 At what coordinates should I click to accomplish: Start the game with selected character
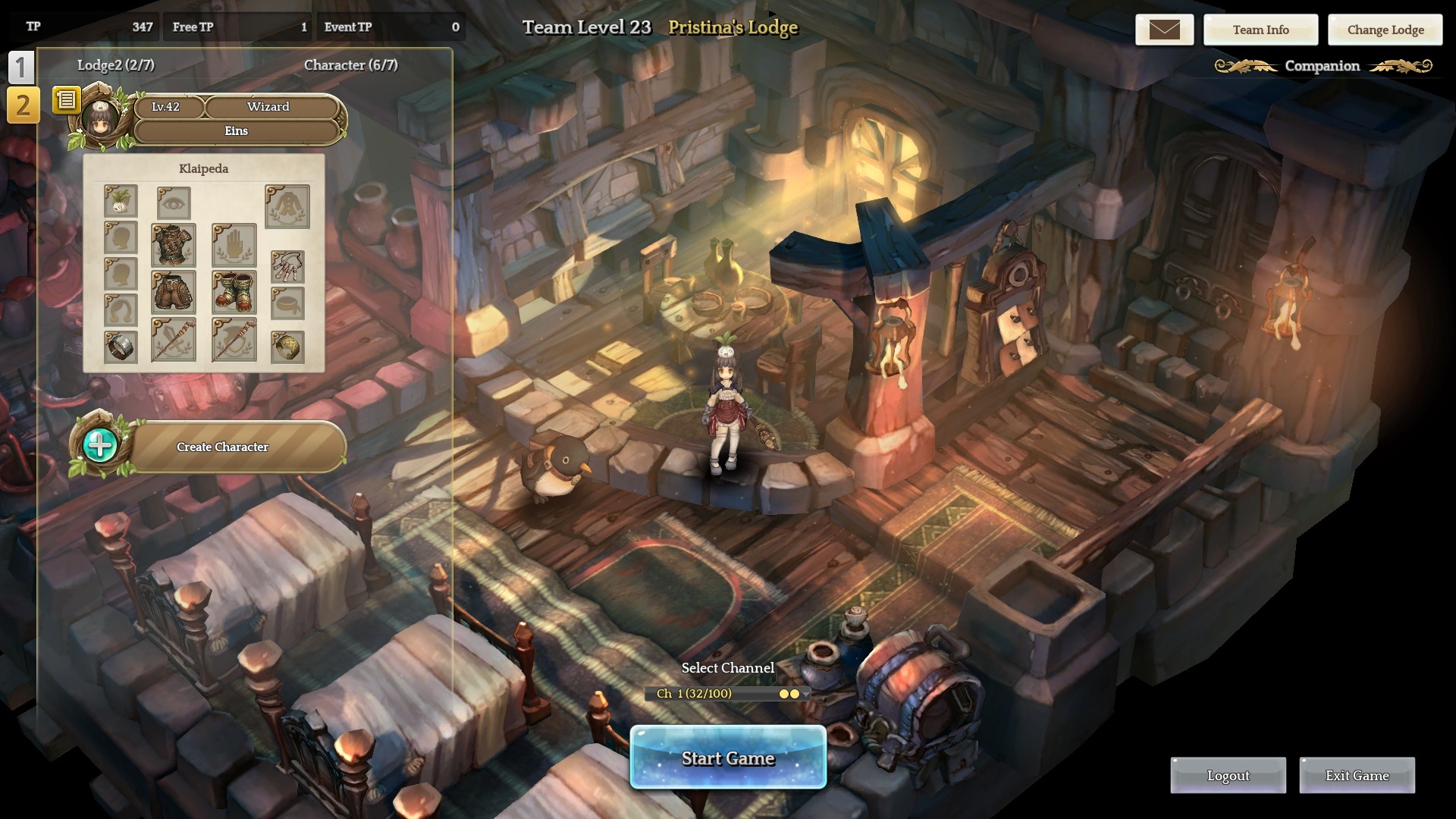click(x=728, y=758)
